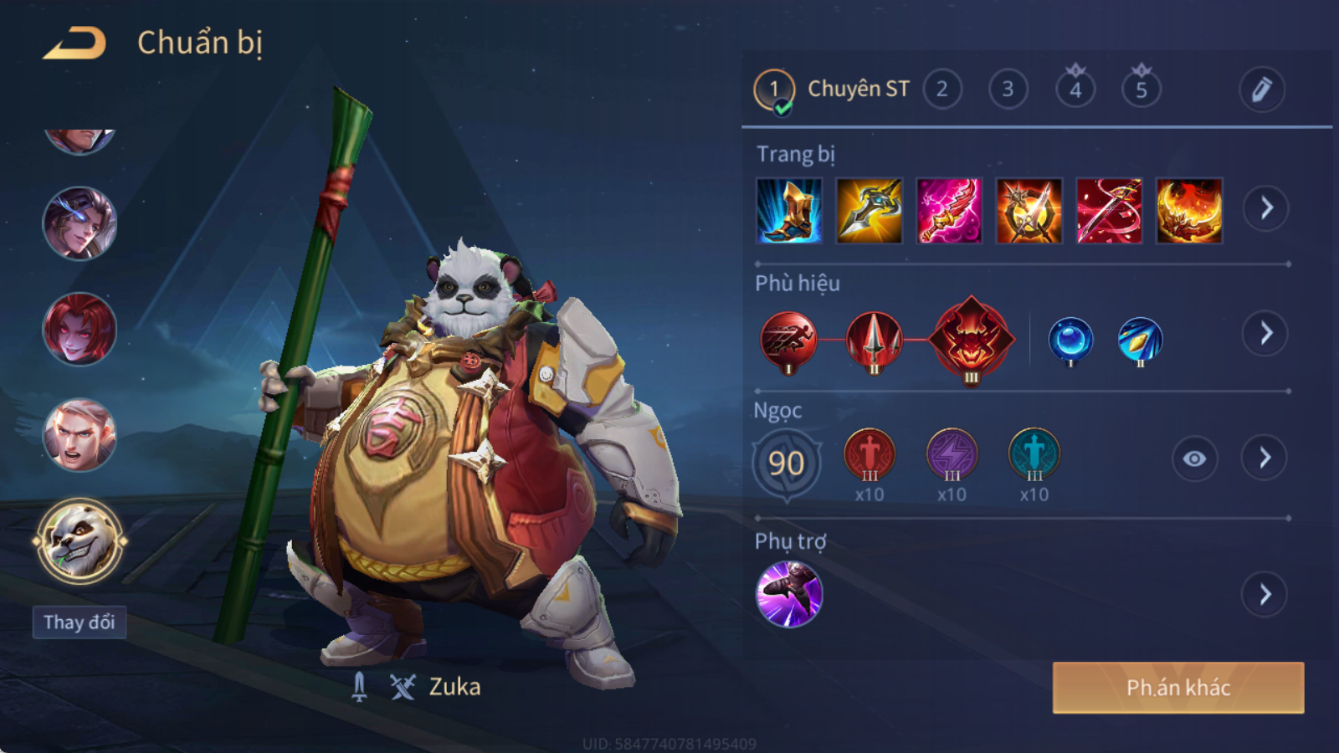Click the purple support skill icon
The width and height of the screenshot is (1339, 753).
point(789,594)
